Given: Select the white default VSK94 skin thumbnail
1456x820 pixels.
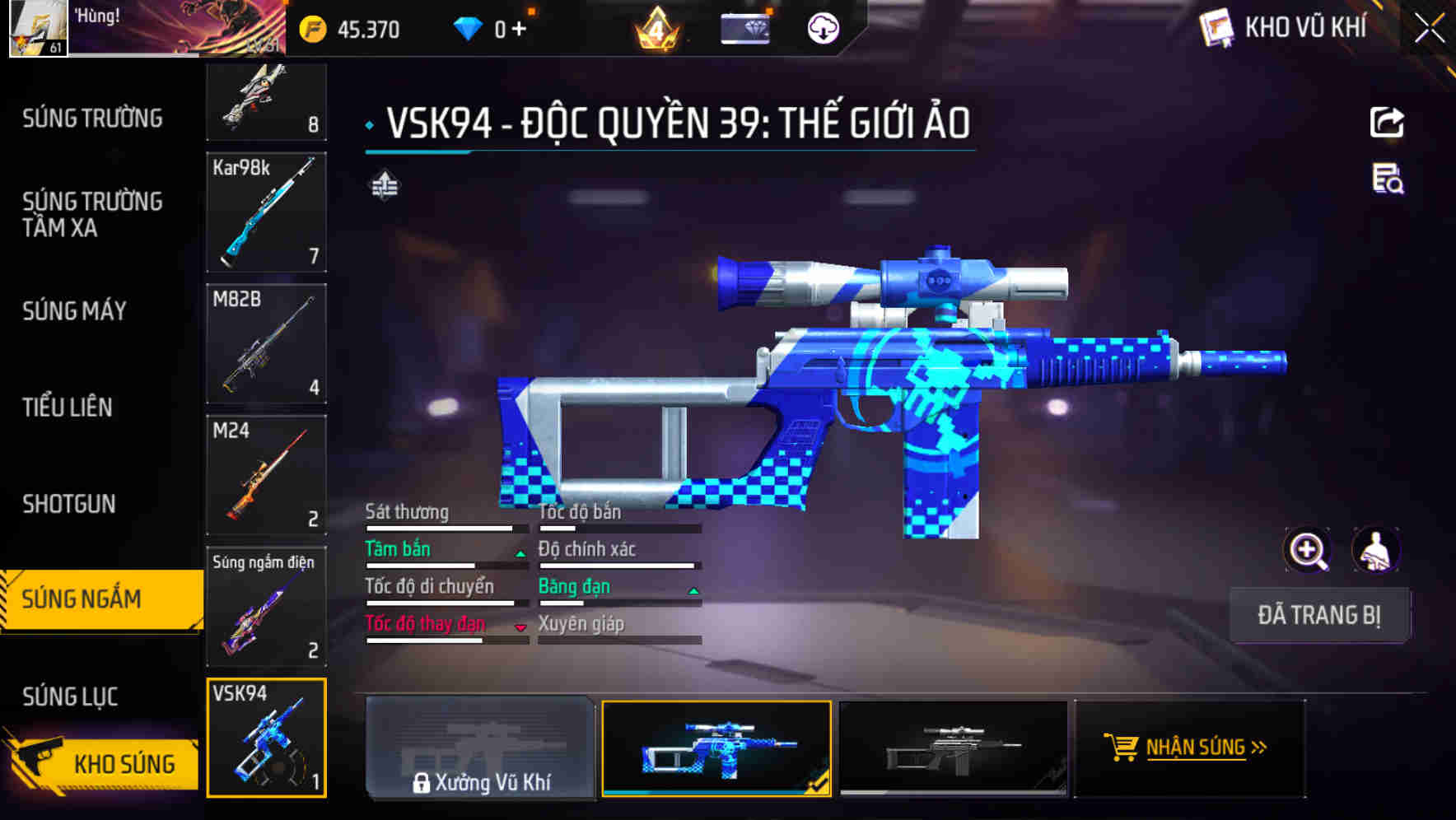Looking at the screenshot, I should [x=955, y=749].
